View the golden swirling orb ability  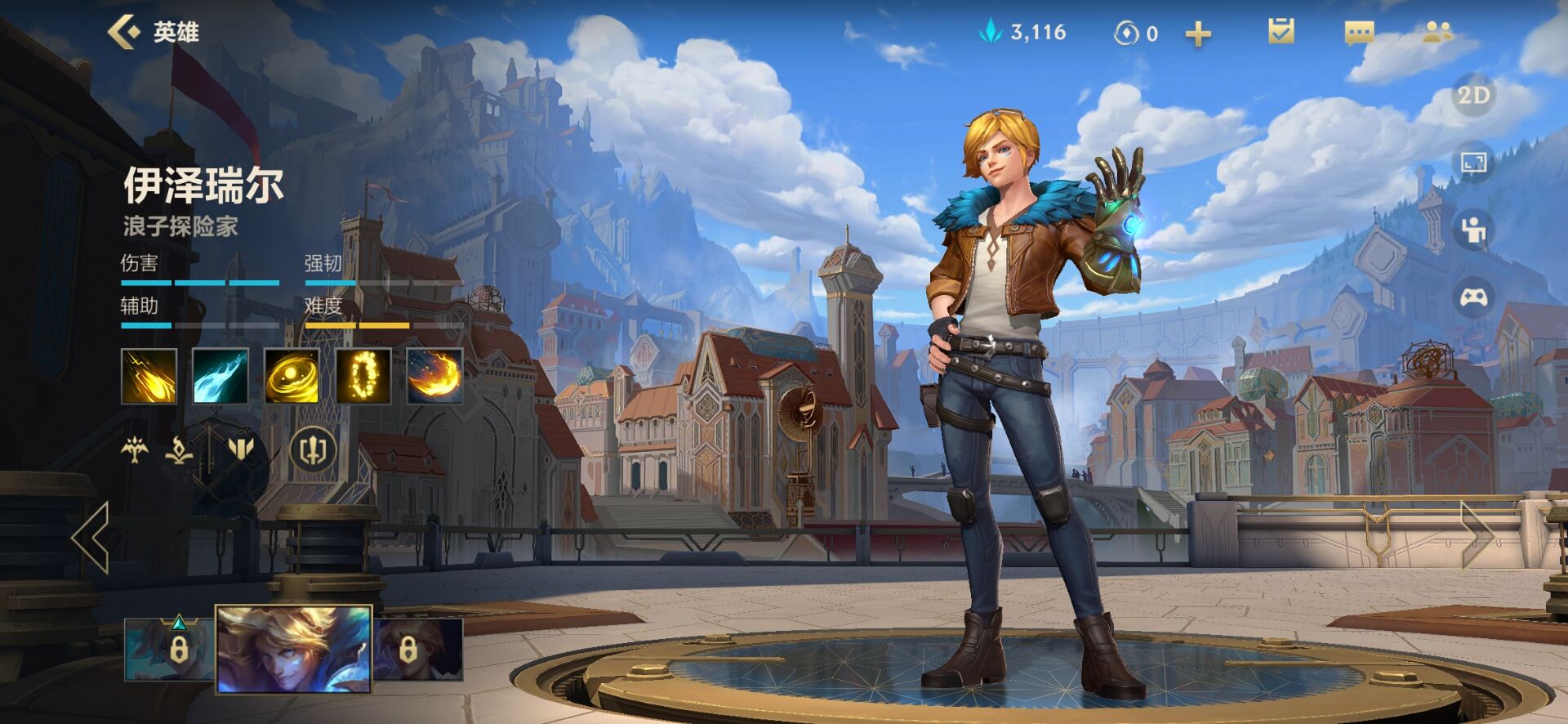point(292,376)
